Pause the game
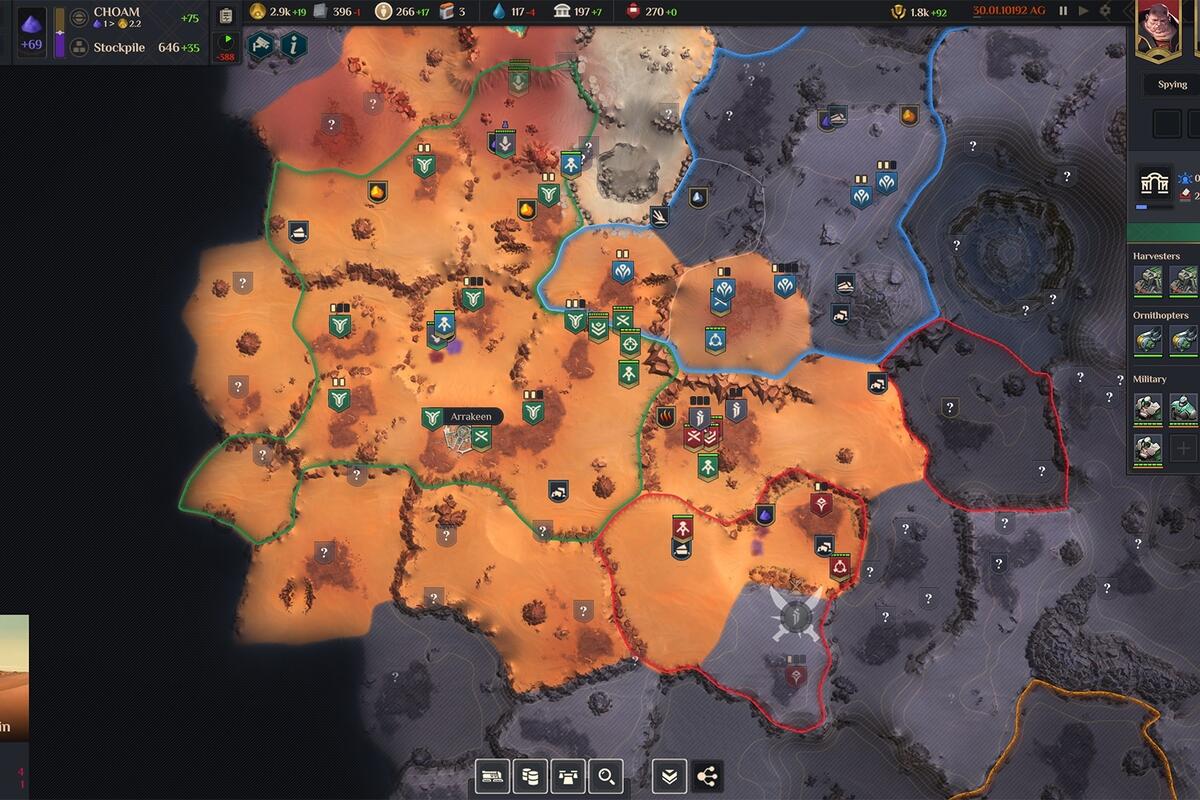Image resolution: width=1200 pixels, height=800 pixels. tap(1063, 11)
